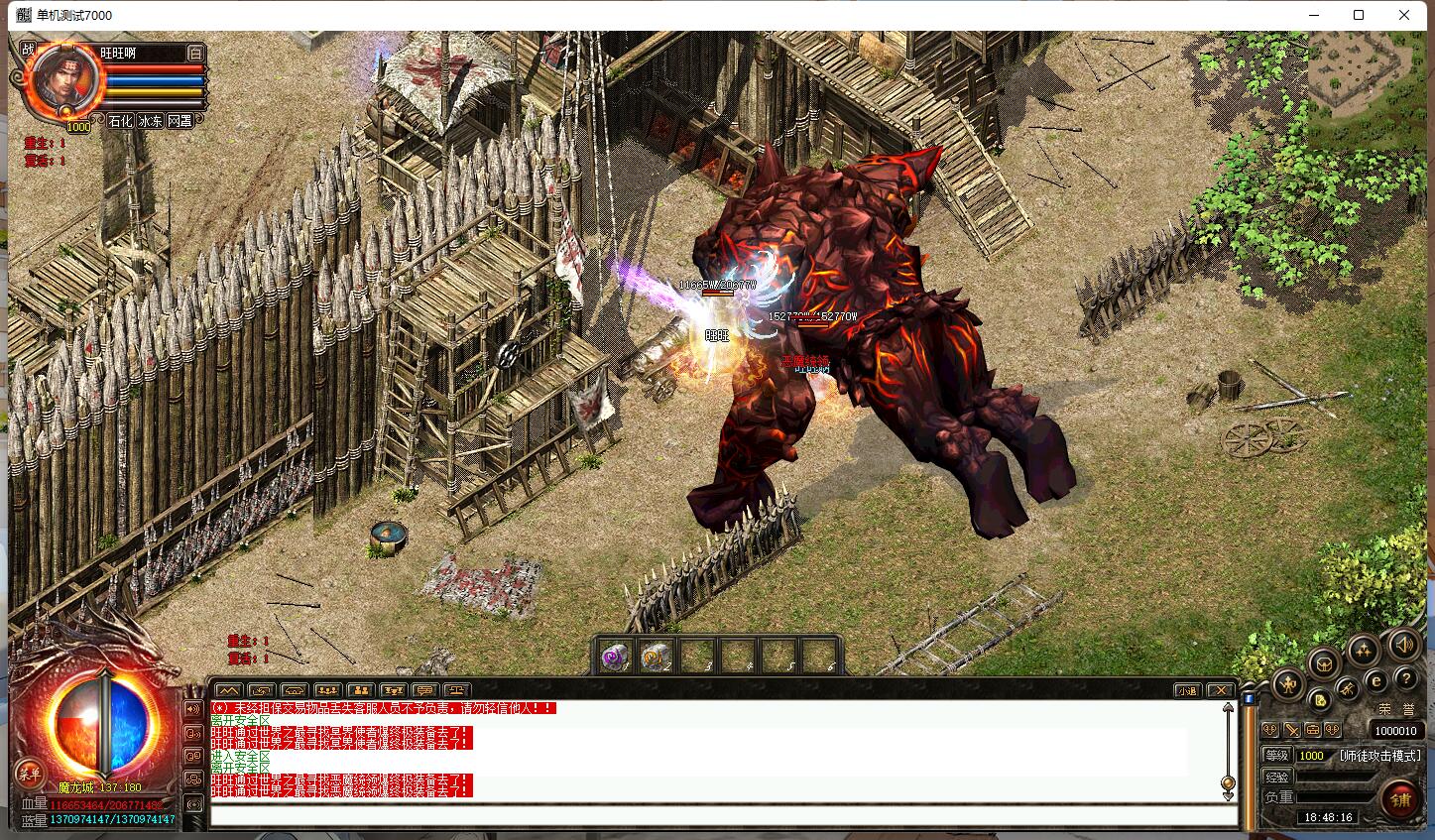Close the chat panel with X

(x=1221, y=690)
